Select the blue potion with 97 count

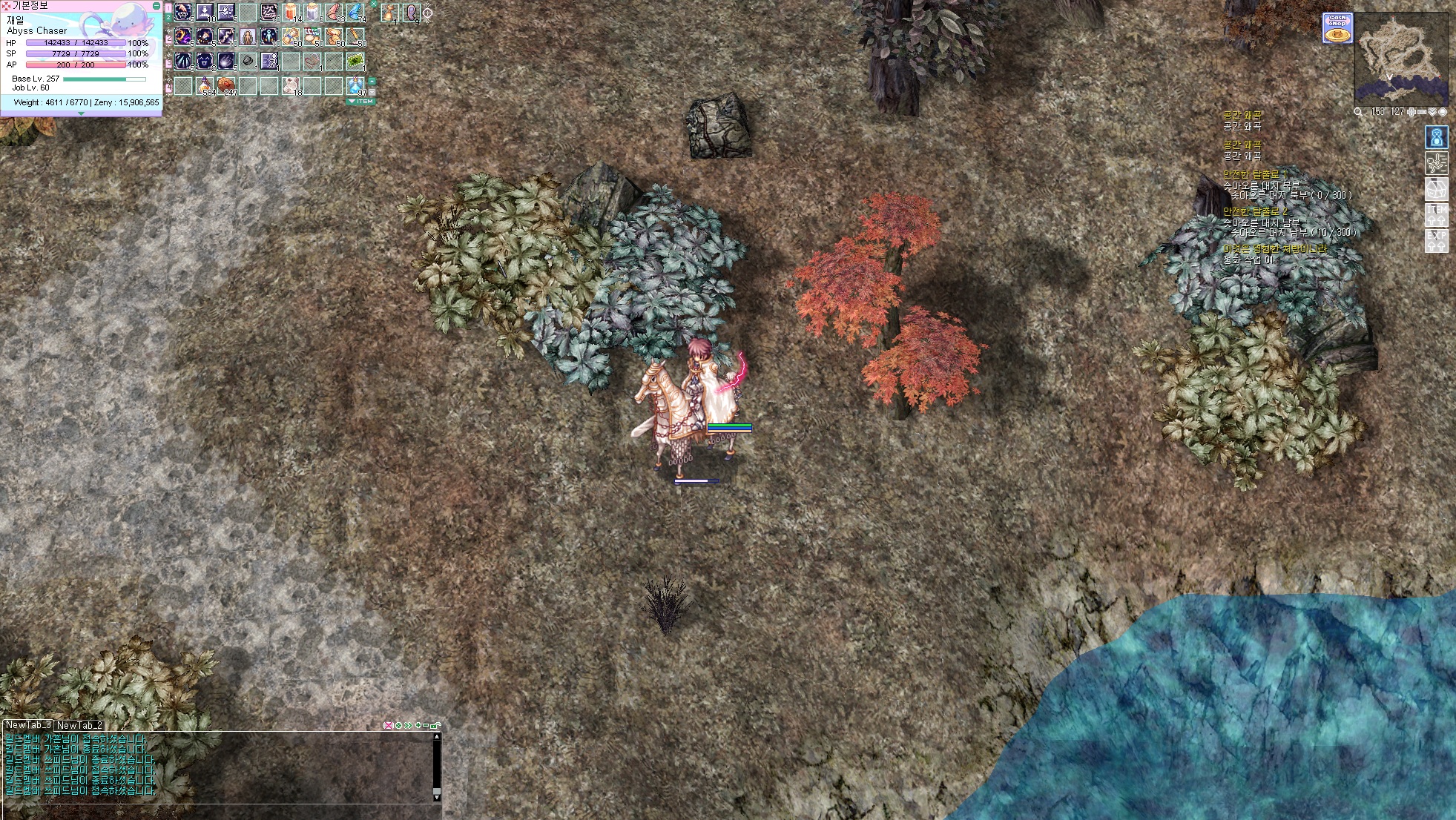click(356, 85)
